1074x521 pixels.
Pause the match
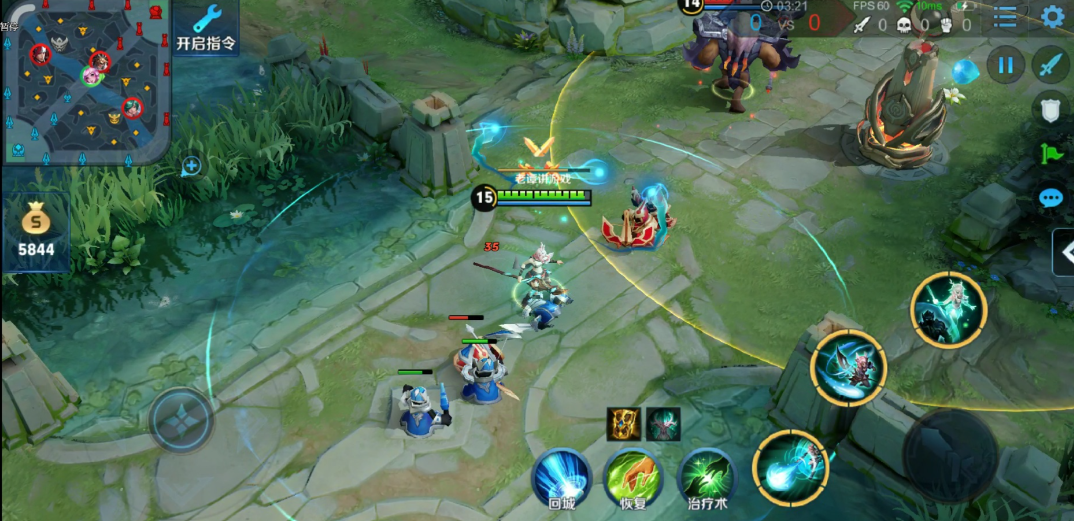pos(1005,66)
